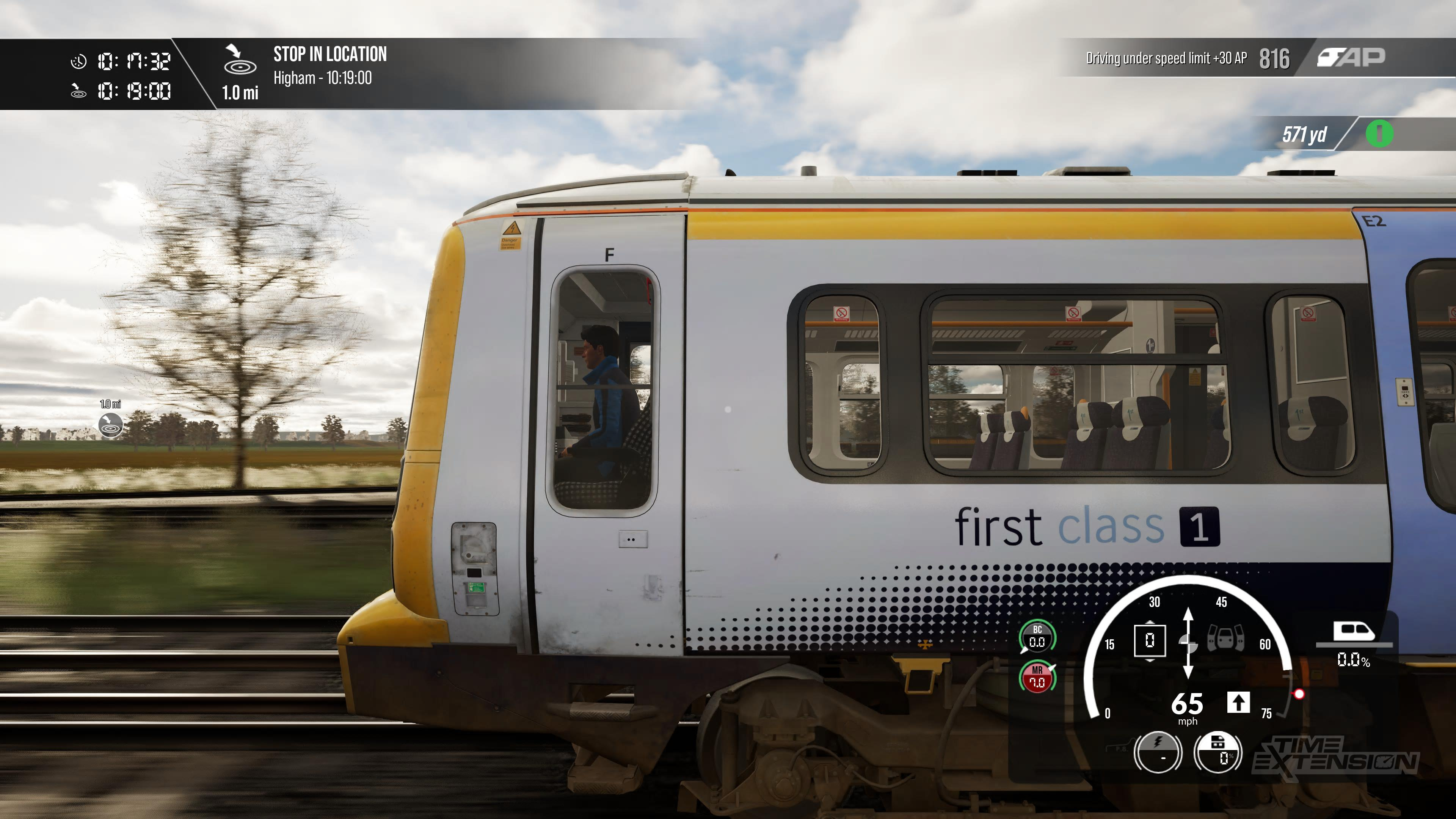Select the BC brake cylinder gauge

coord(1037,637)
